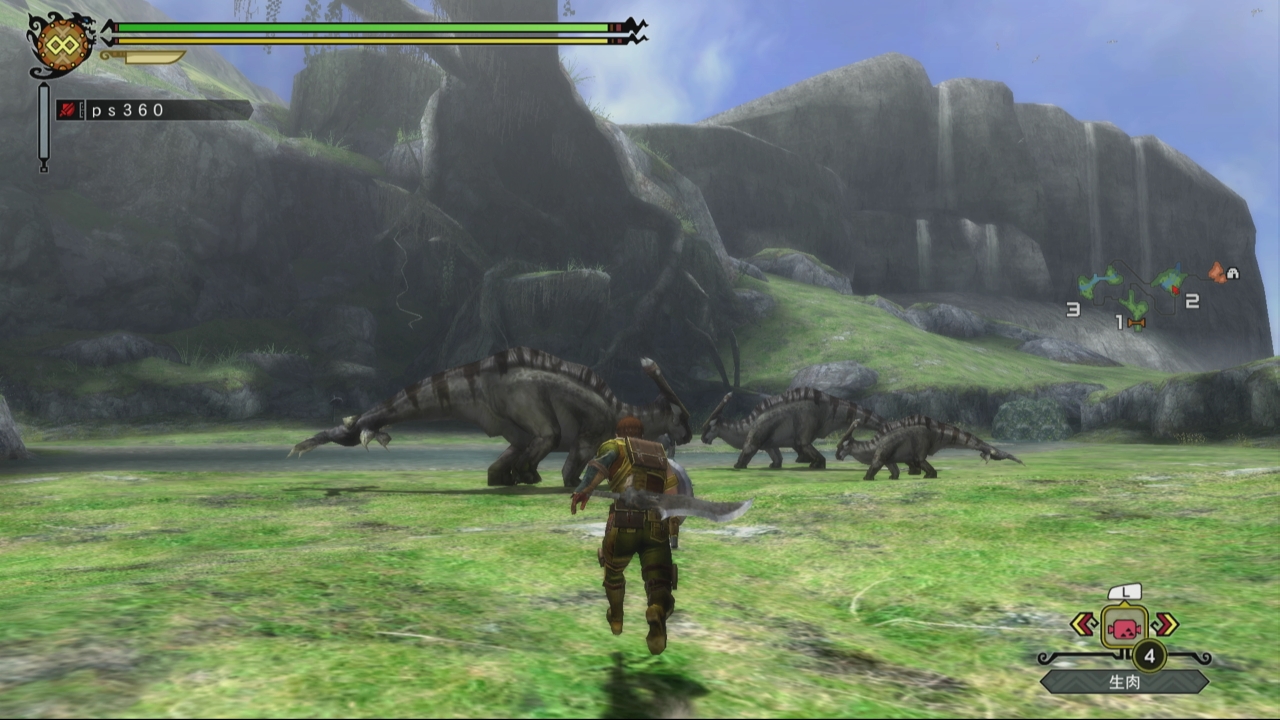
Task: Cycle items with the right red arrow
Action: click(1165, 624)
